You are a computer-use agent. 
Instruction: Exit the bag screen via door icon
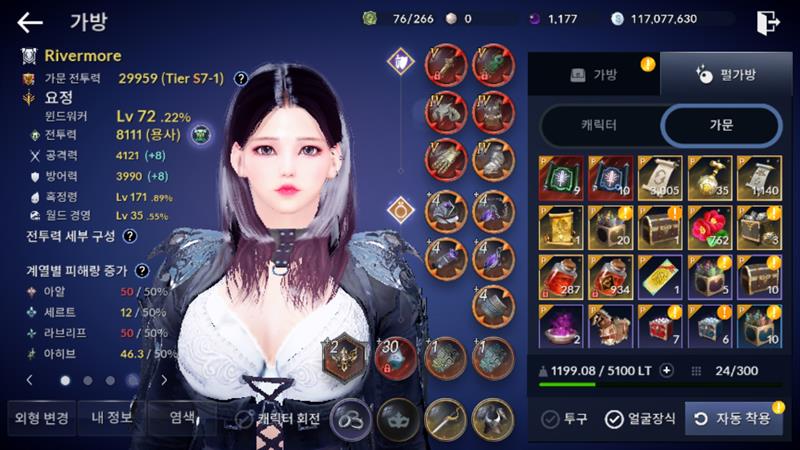pyautogui.click(x=767, y=21)
